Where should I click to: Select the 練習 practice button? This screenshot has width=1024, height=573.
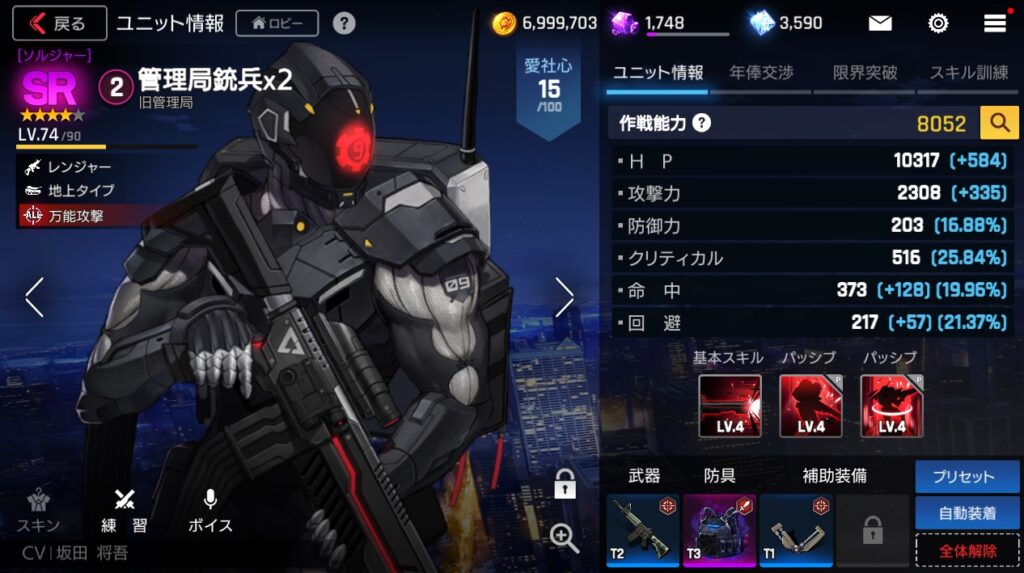click(124, 510)
